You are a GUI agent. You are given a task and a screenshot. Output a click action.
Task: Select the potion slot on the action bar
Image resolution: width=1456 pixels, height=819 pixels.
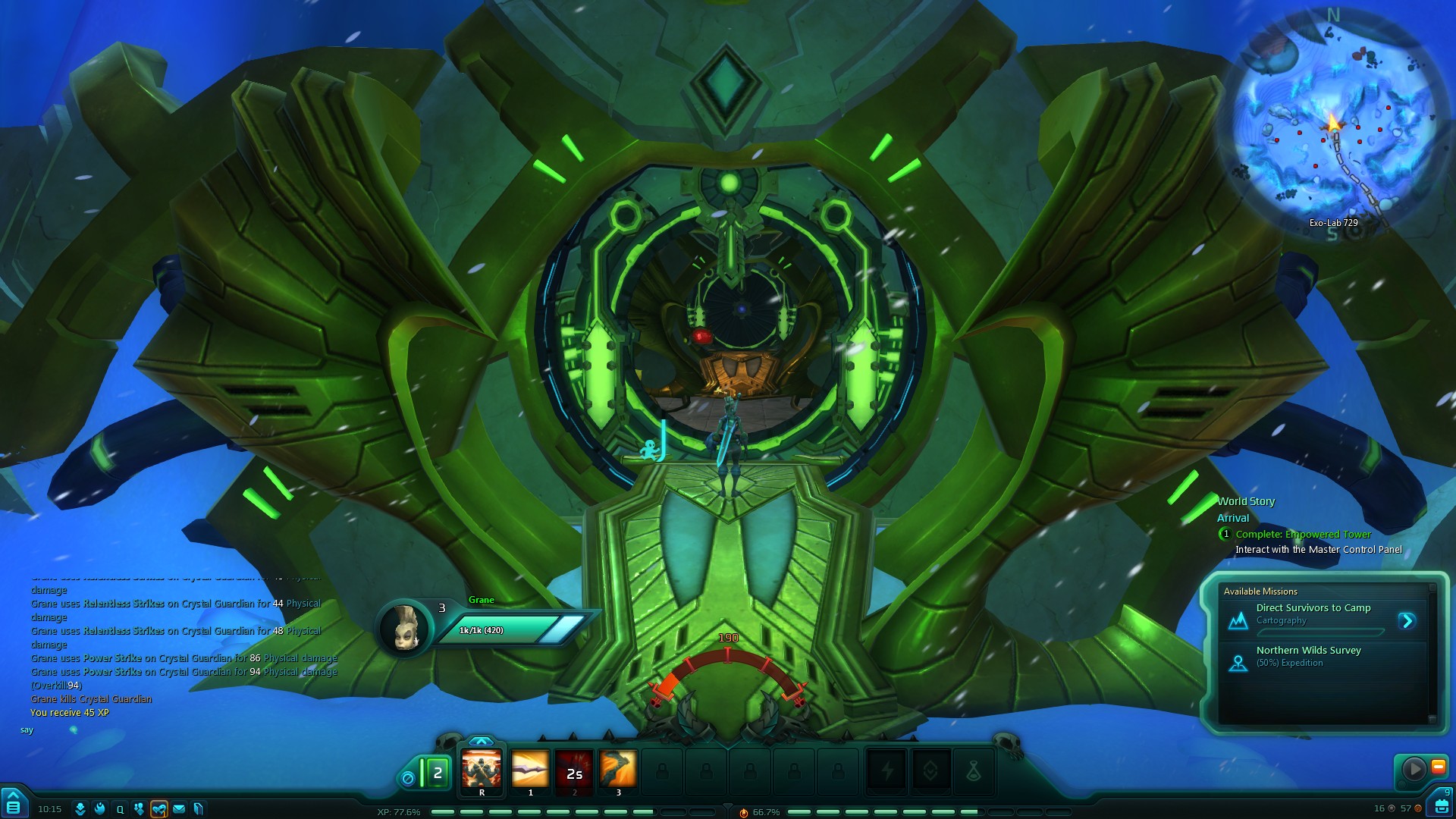(x=974, y=772)
